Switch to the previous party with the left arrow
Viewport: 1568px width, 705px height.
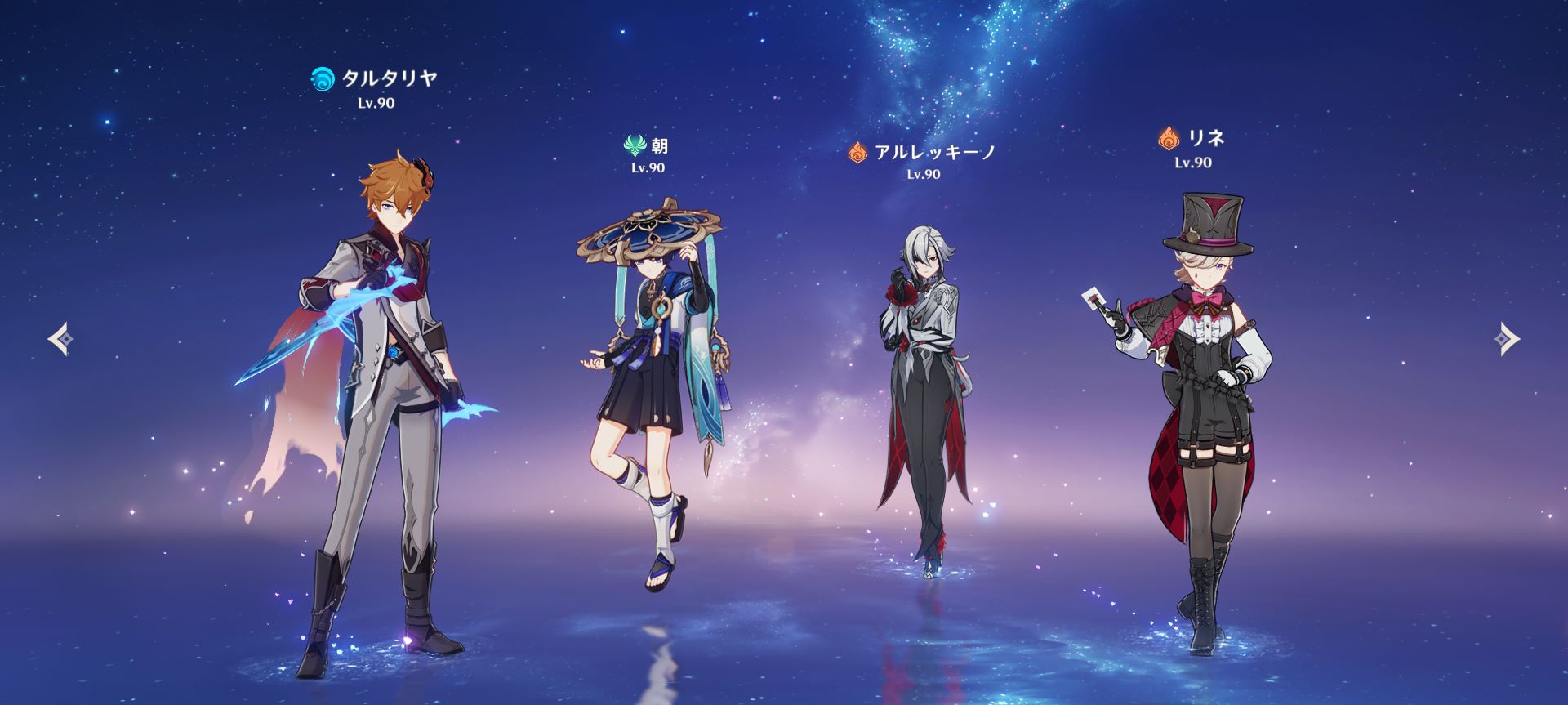tap(60, 339)
